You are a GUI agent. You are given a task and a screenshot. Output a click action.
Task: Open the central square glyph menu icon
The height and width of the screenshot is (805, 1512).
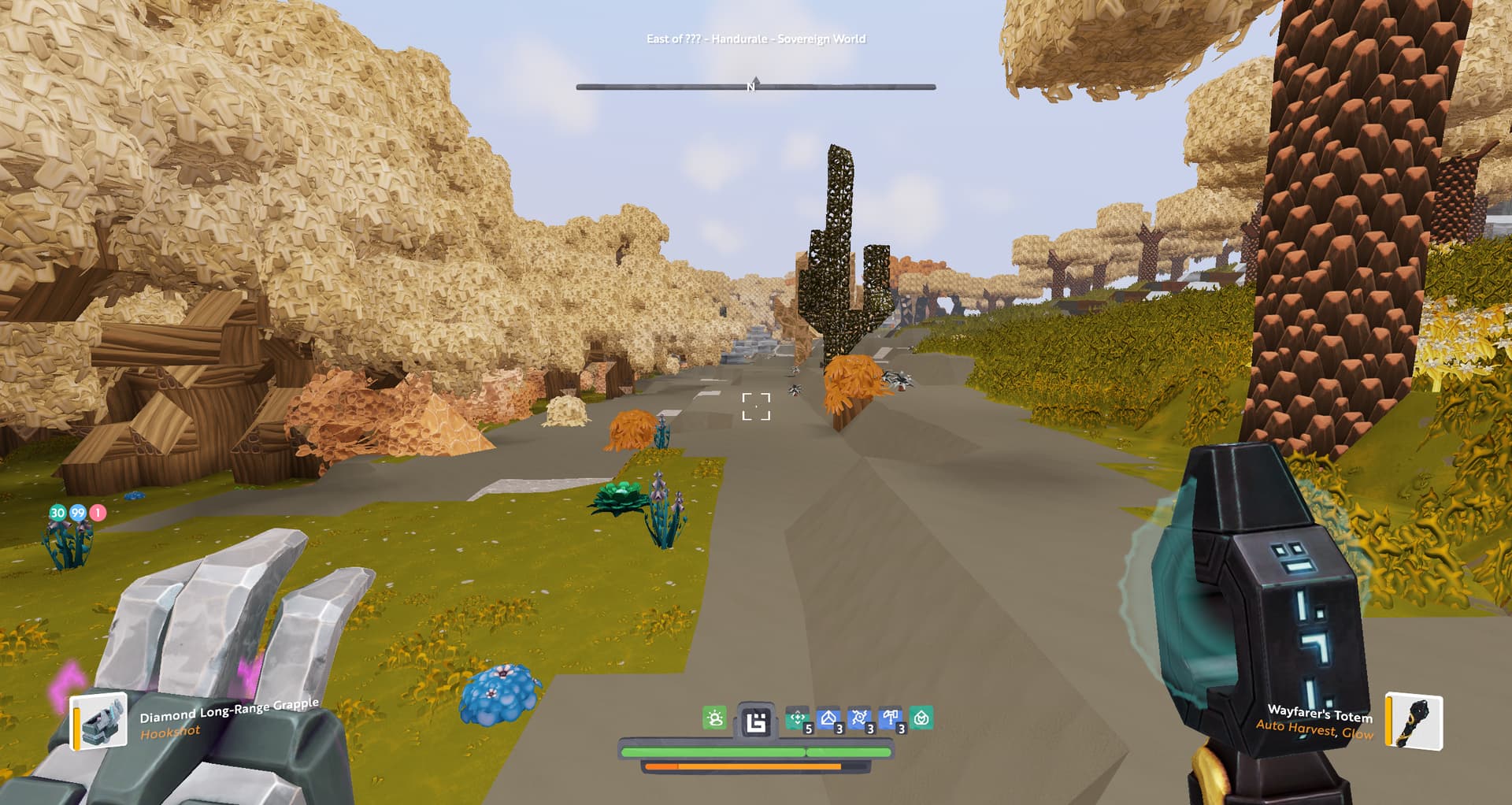(756, 722)
